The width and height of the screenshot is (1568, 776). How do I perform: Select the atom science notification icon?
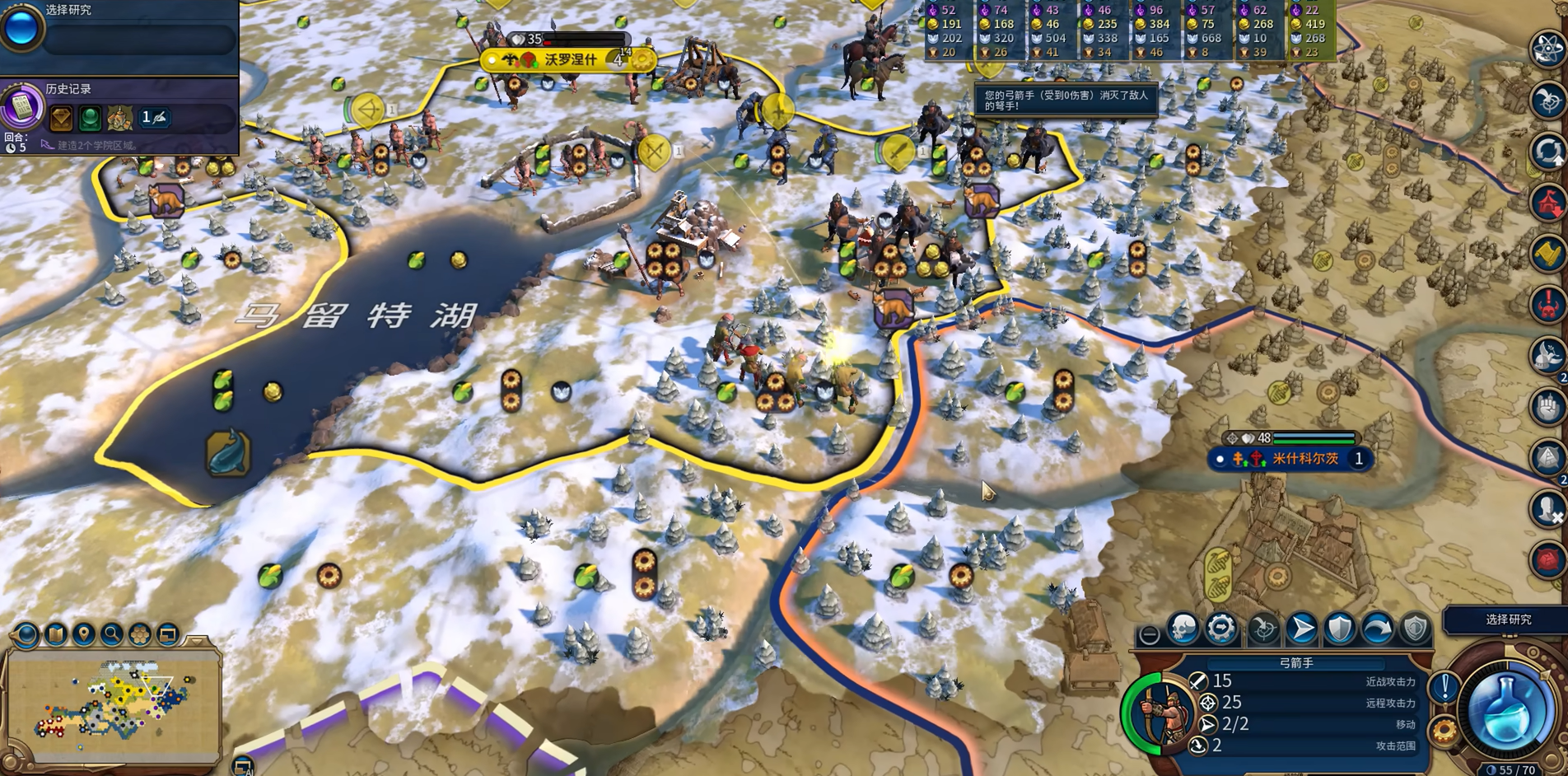(x=1547, y=48)
